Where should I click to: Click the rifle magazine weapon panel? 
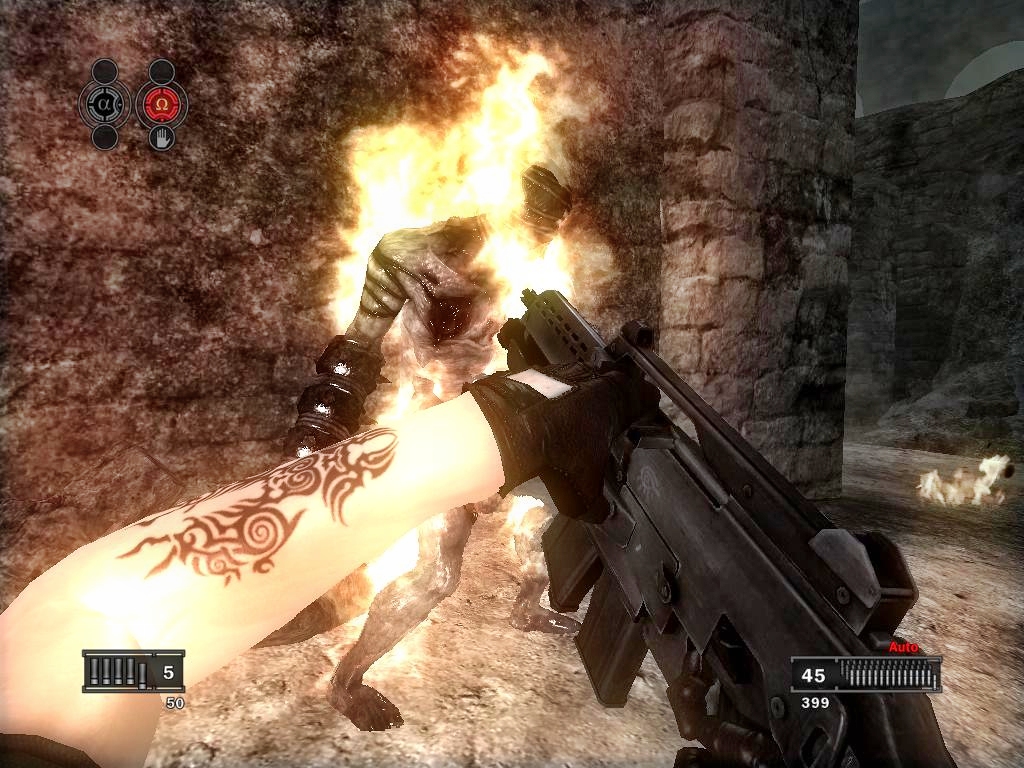(x=866, y=675)
